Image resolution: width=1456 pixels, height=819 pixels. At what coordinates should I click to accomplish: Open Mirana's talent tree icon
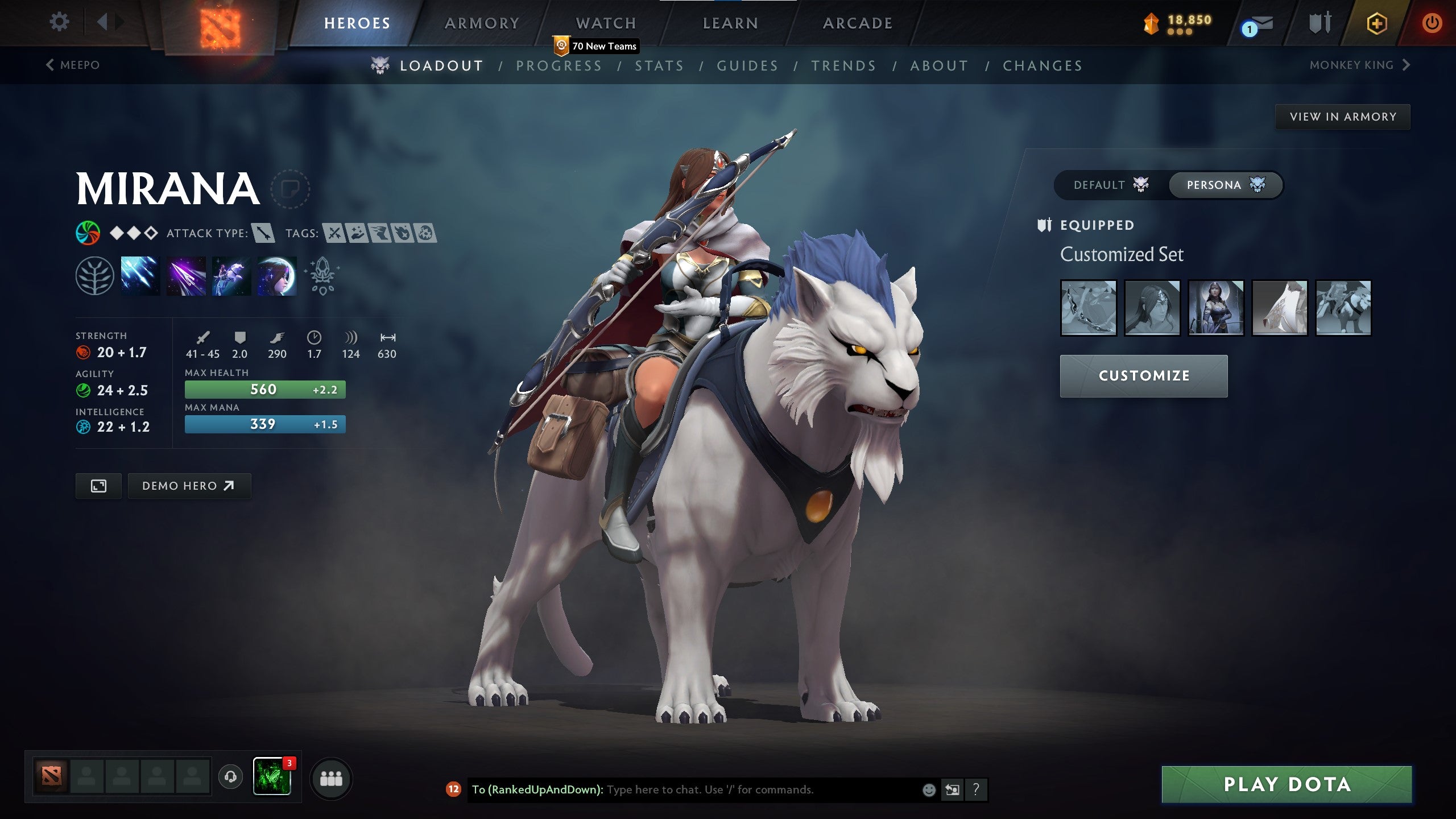point(94,276)
